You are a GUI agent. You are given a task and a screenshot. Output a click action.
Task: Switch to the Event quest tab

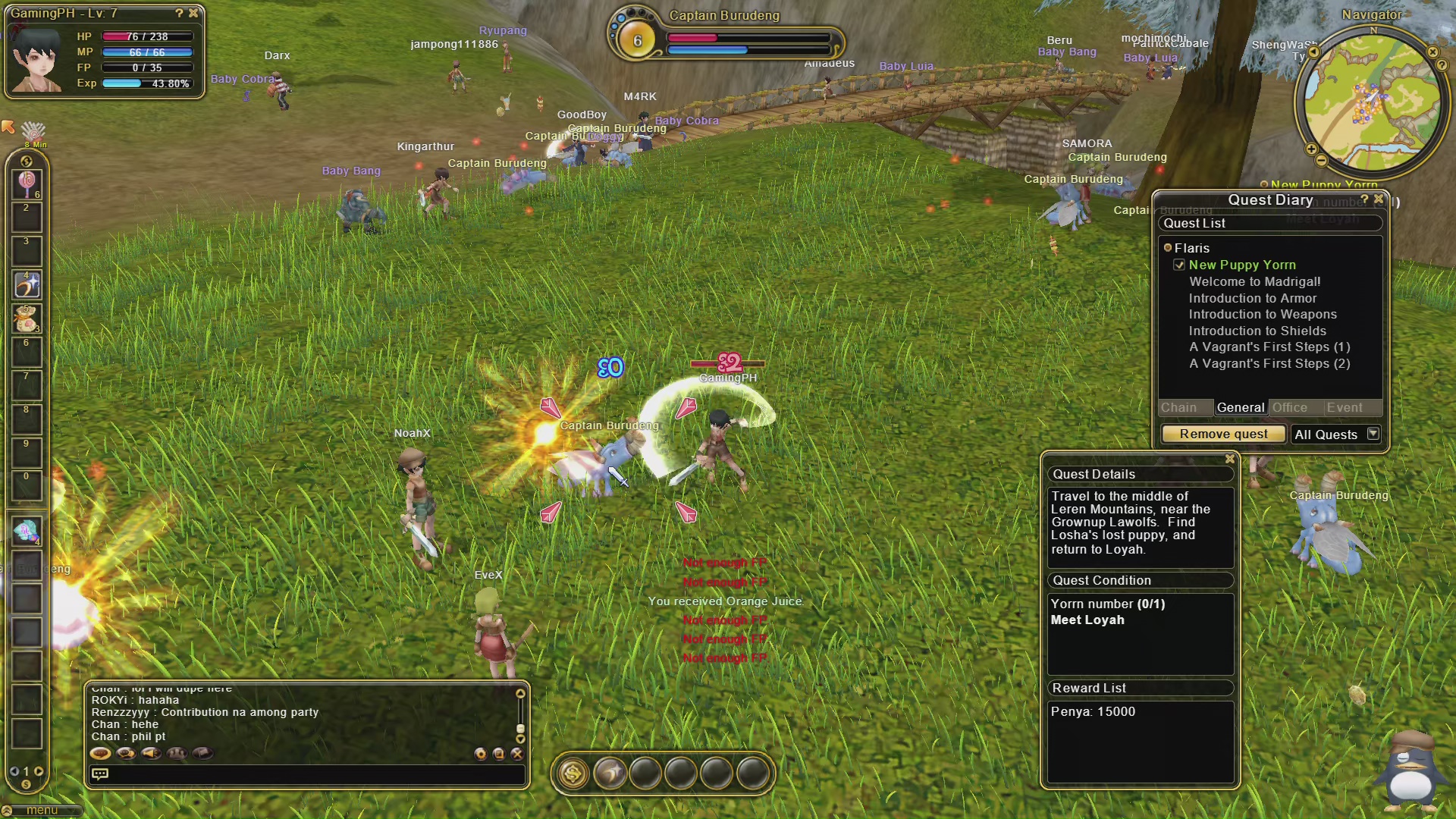[x=1344, y=407]
